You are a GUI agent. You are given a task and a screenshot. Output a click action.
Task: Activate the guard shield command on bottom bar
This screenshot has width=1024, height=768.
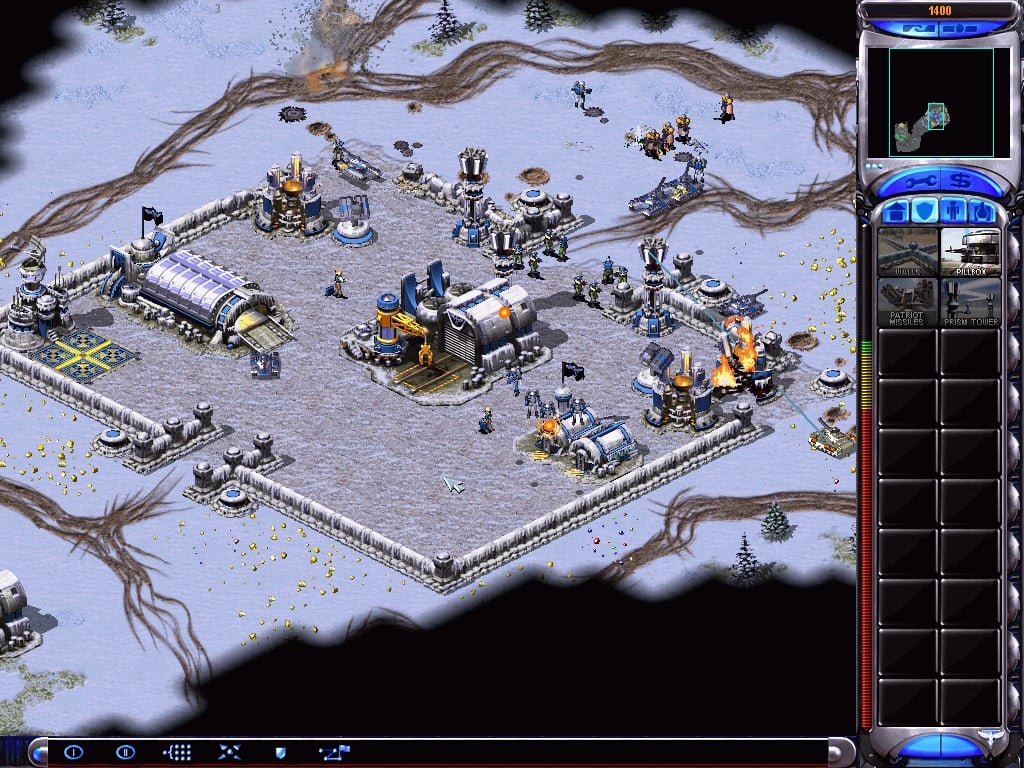pos(281,752)
